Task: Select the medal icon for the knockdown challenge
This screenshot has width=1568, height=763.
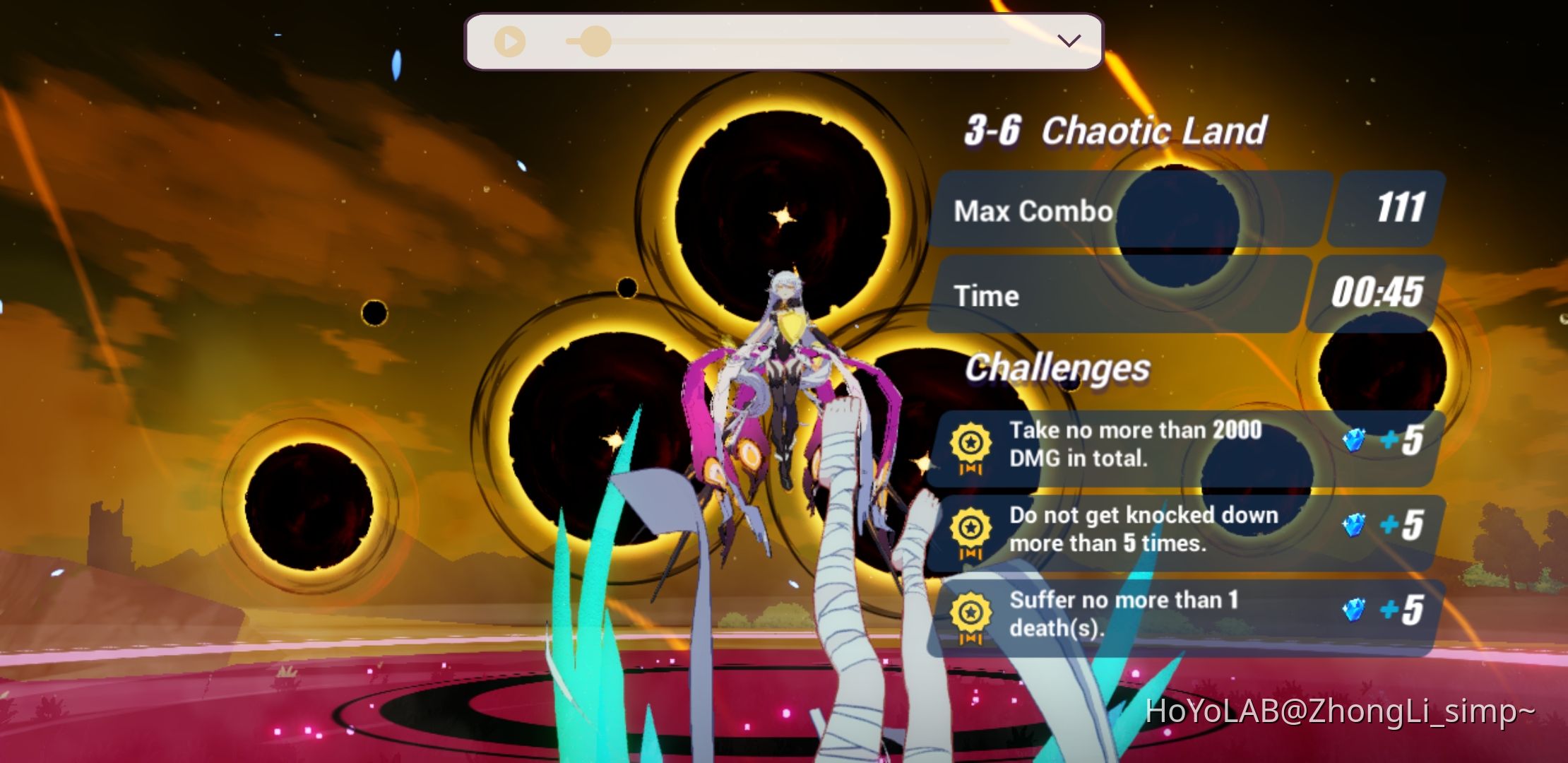Action: click(x=972, y=531)
